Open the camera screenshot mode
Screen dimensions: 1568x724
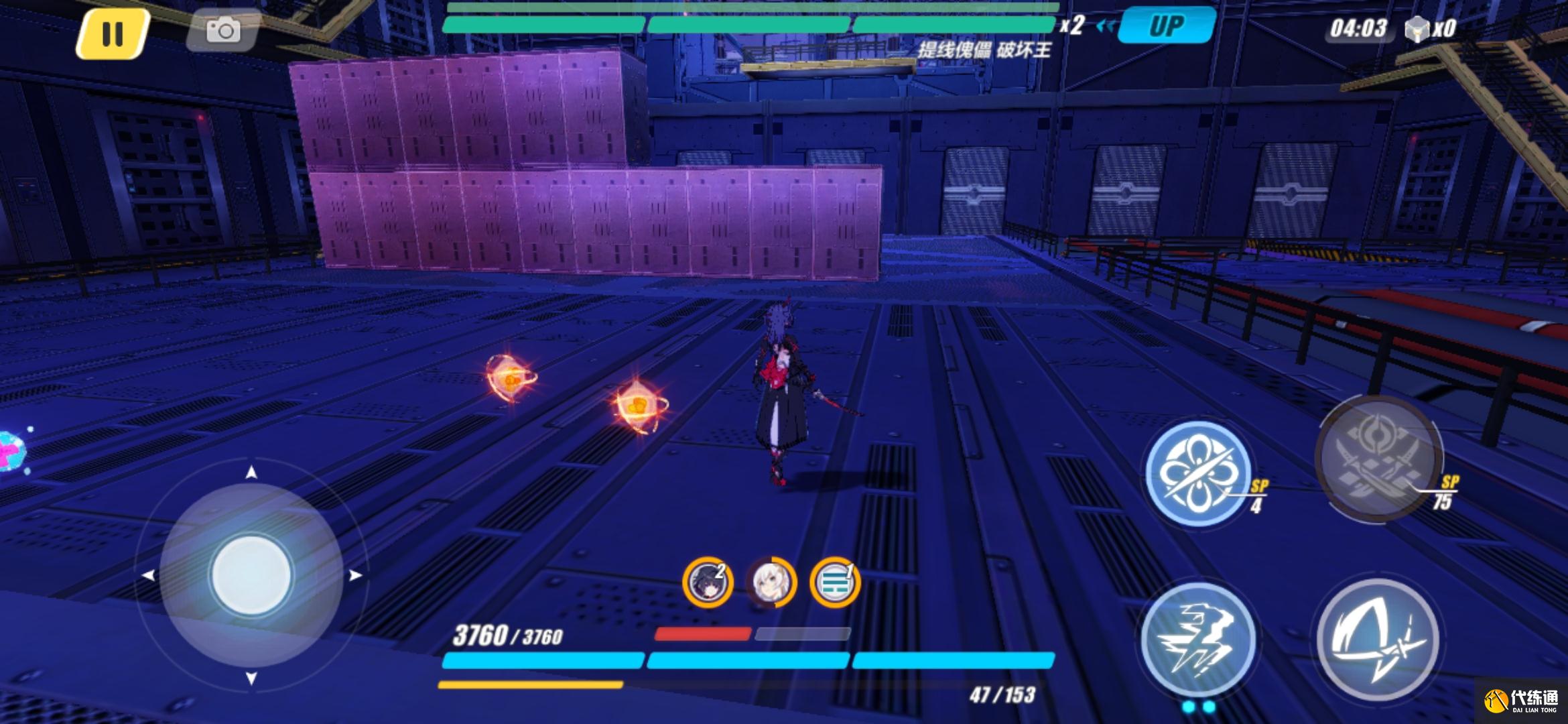point(222,31)
